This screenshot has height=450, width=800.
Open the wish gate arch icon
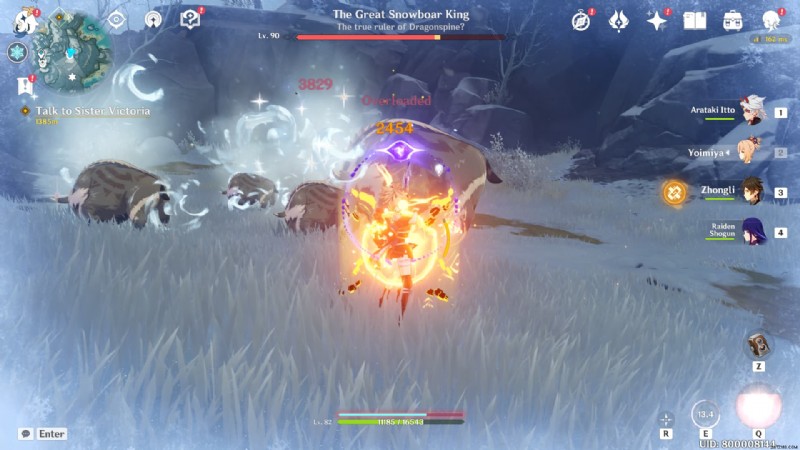152,19
